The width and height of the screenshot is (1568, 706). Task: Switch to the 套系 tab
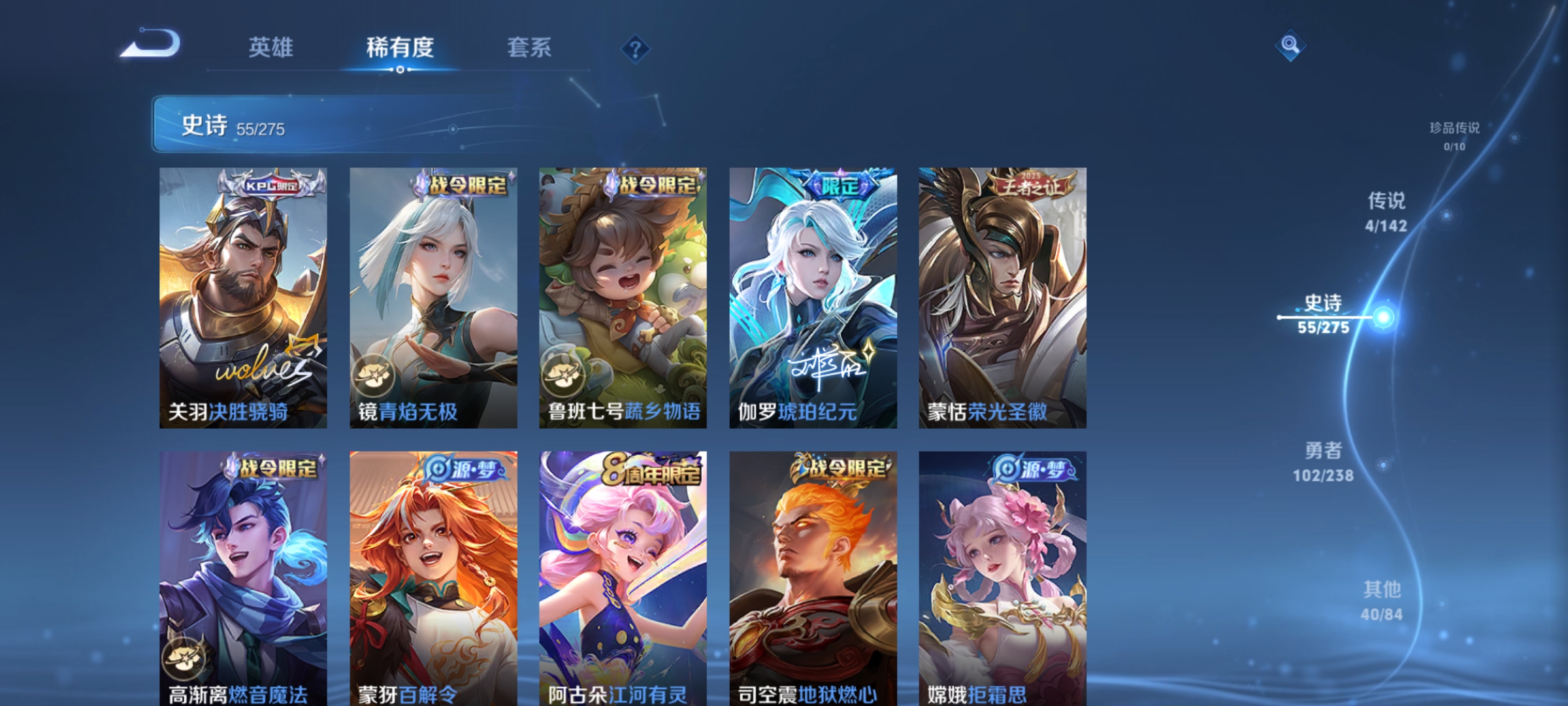[x=531, y=48]
